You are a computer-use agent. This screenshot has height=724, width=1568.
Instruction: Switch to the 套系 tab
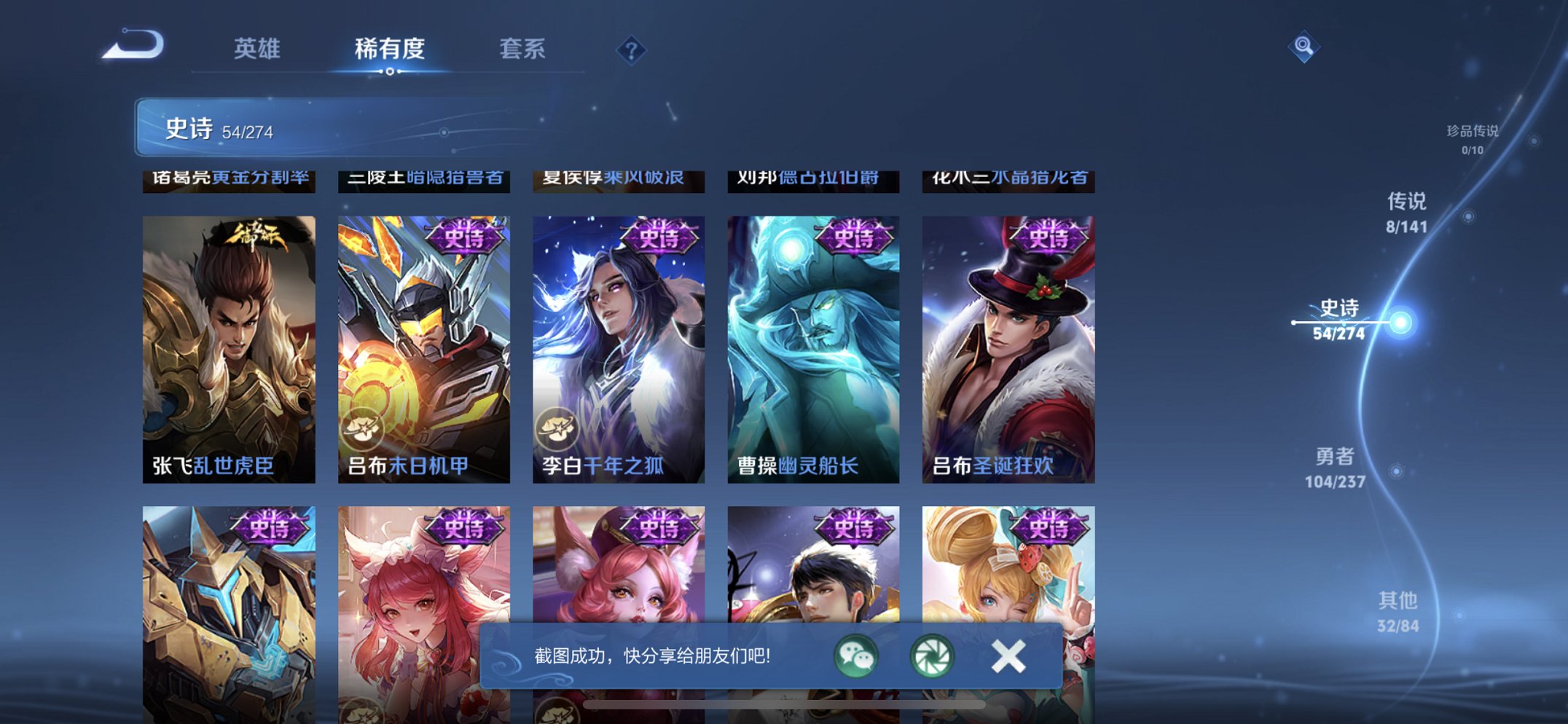click(x=523, y=48)
